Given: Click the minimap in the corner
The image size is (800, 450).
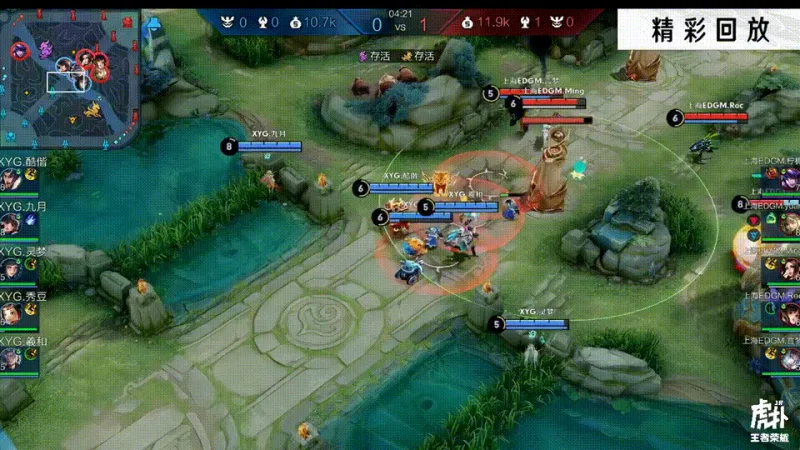Looking at the screenshot, I should click(70, 72).
